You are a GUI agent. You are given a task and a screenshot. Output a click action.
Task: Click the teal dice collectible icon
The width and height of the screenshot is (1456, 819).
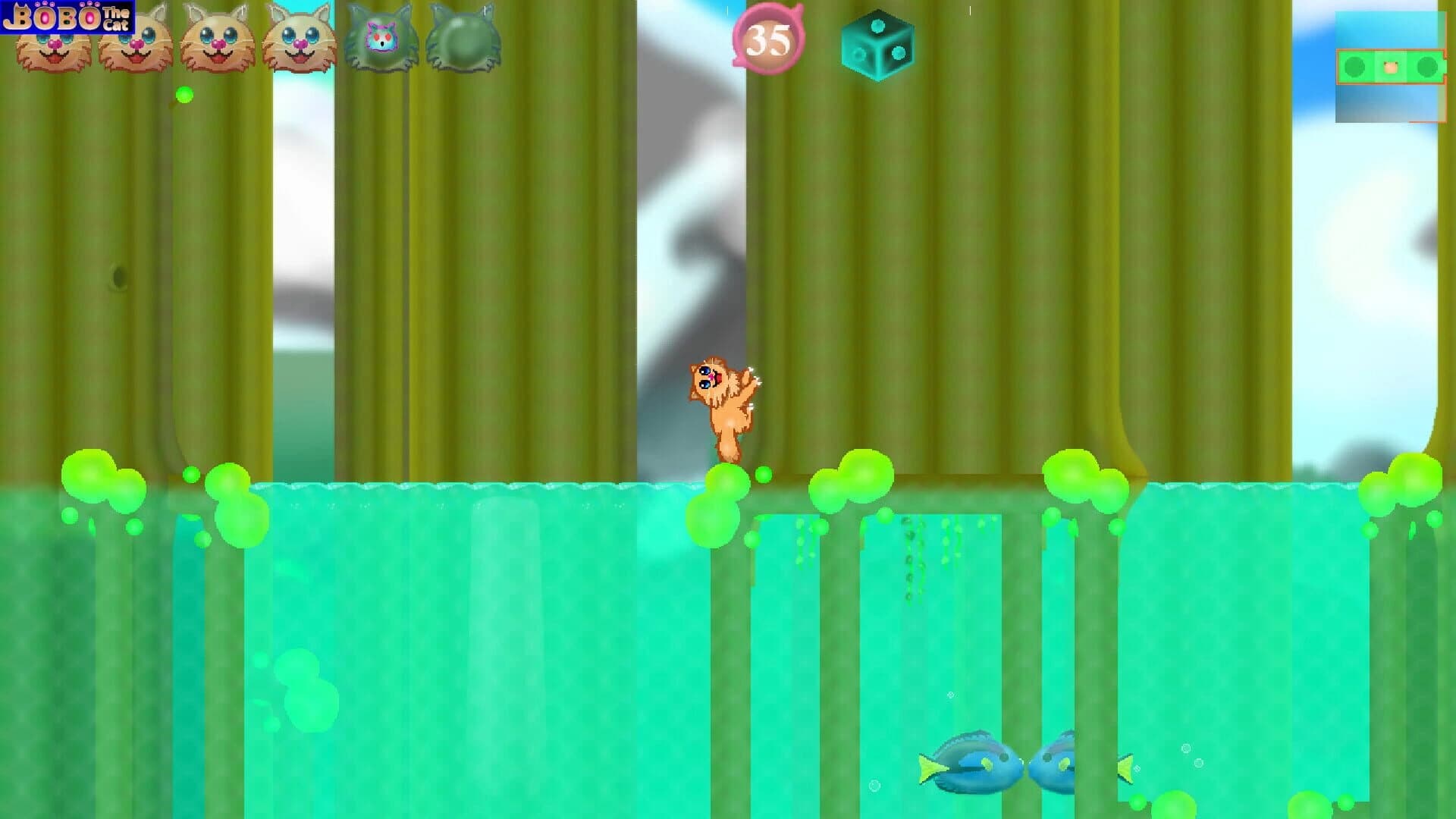point(877,47)
